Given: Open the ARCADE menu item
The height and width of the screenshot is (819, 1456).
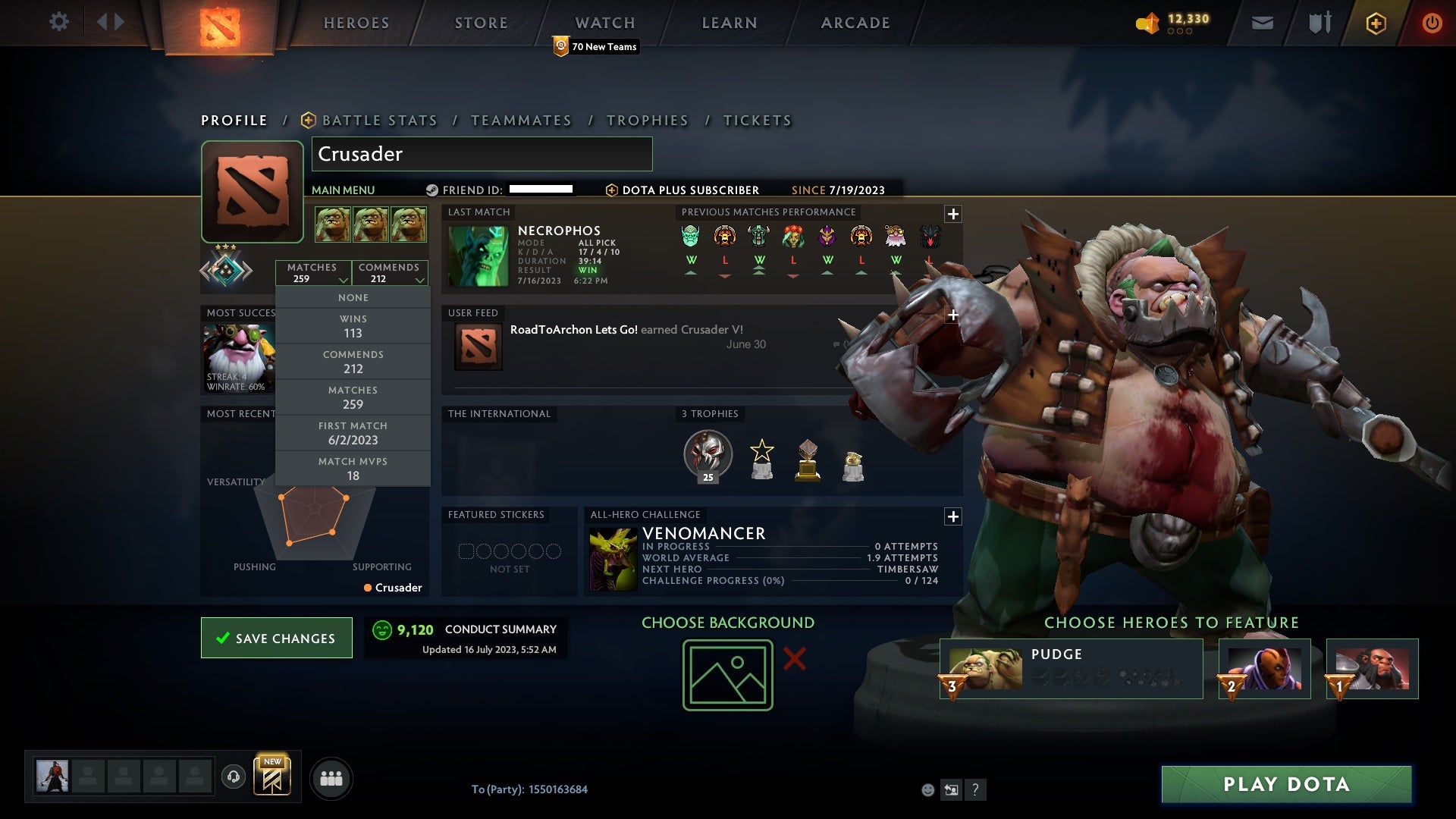Looking at the screenshot, I should [x=854, y=22].
